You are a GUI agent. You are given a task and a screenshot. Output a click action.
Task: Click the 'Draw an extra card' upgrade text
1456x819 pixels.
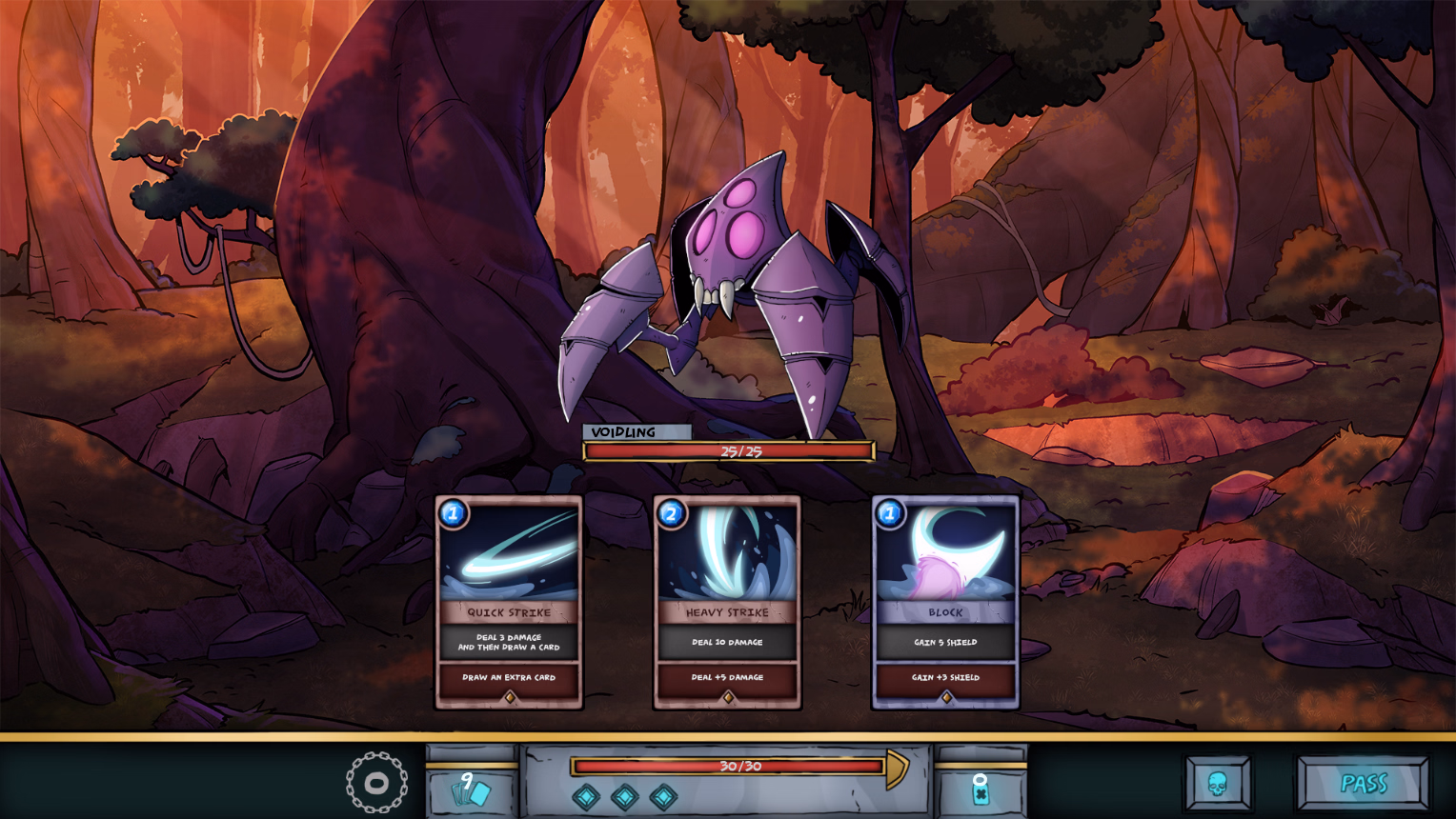coord(508,678)
